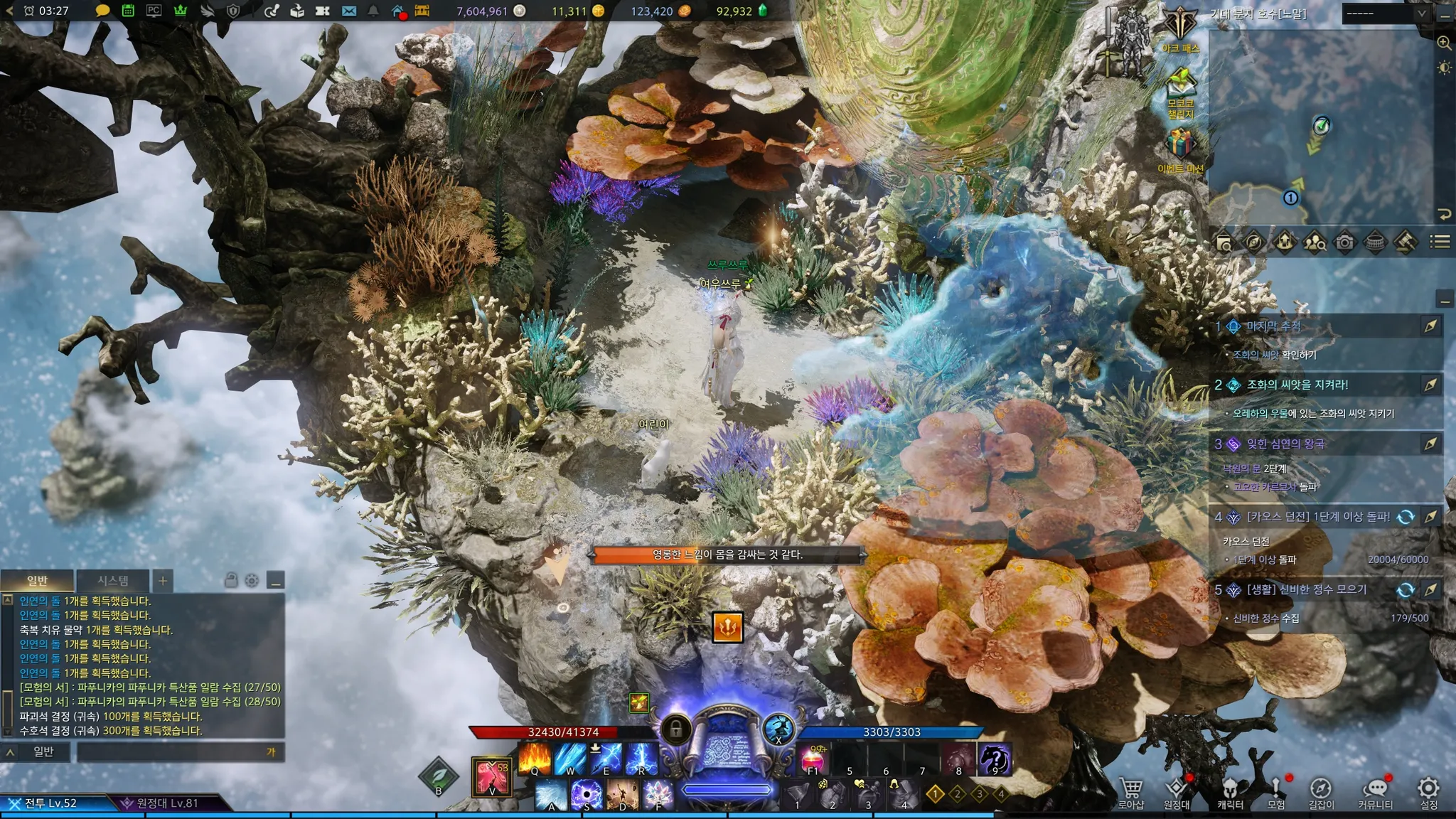Screen dimensions: 1456x819
Task: Open the 캐릭터 character menu
Action: (x=1230, y=792)
